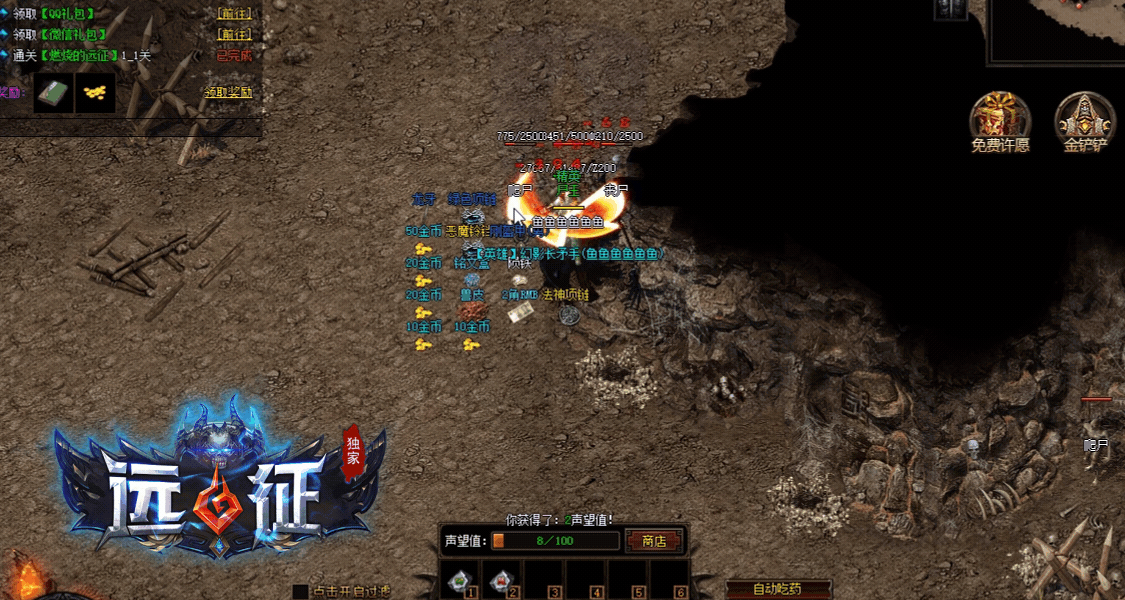Viewport: 1125px width, 600px height.
Task: Claim the quest reward via 领取奖励
Action: click(x=228, y=92)
